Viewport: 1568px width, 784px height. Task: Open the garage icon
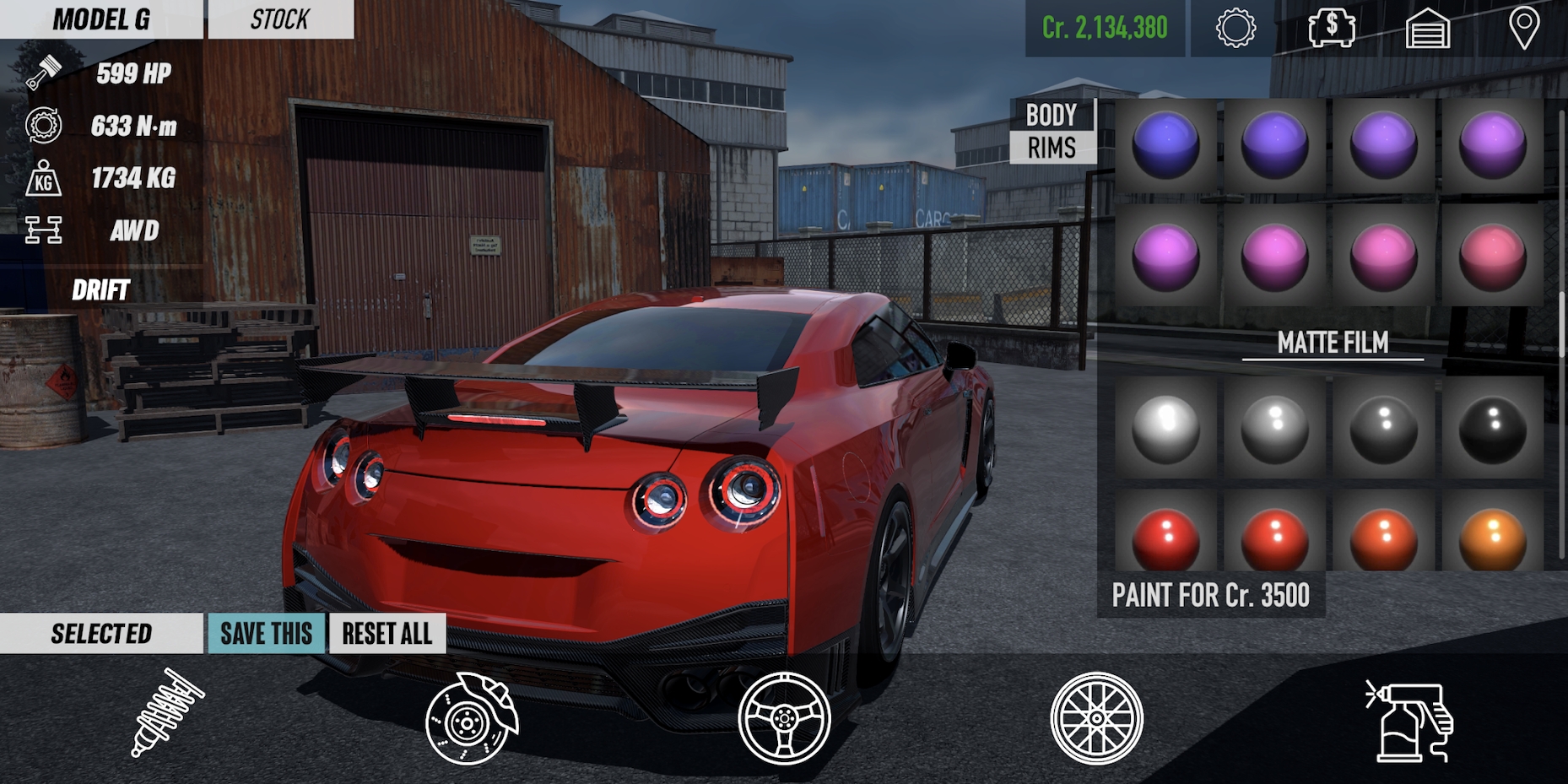[1427, 28]
